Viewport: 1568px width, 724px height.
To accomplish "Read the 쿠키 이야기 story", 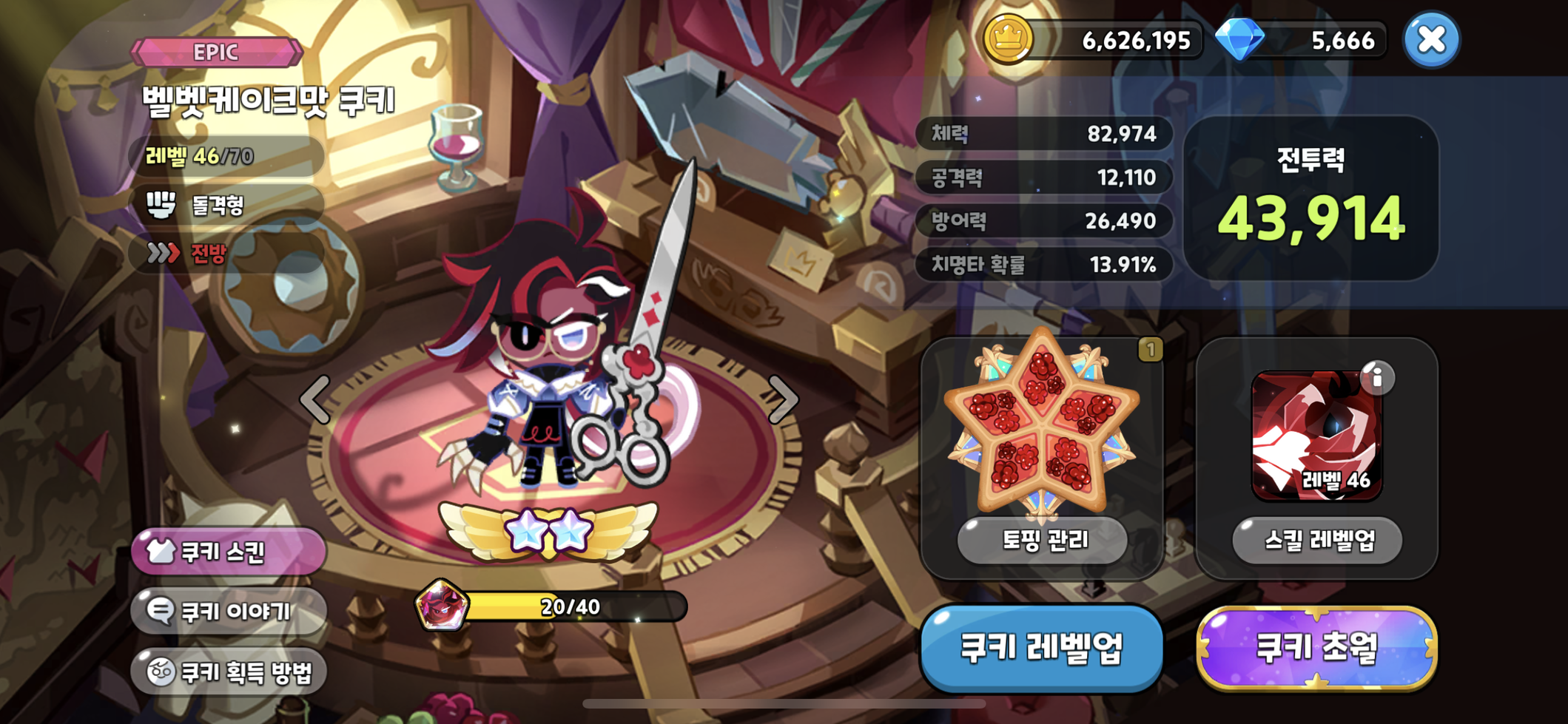I will pyautogui.click(x=229, y=612).
